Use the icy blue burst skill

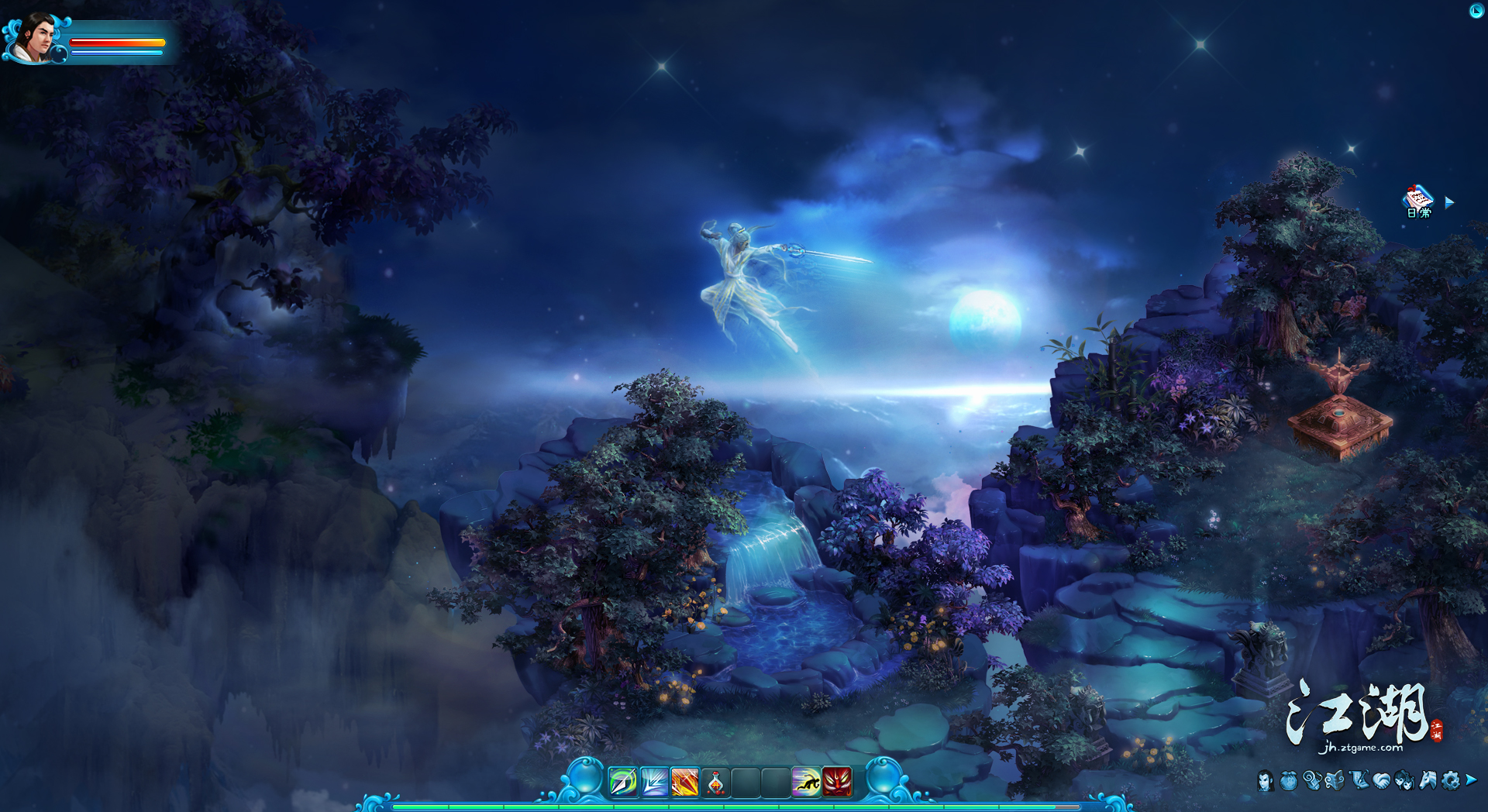click(x=654, y=782)
